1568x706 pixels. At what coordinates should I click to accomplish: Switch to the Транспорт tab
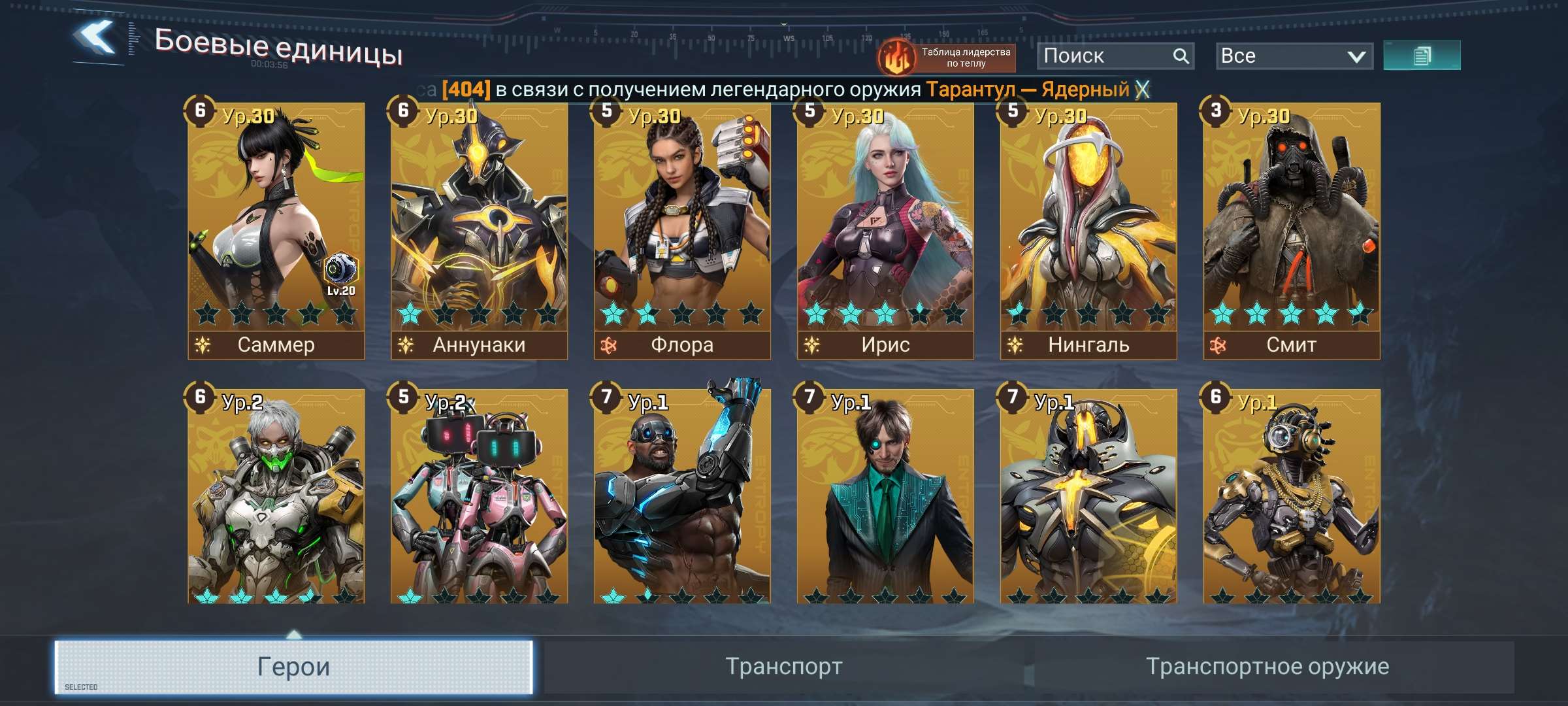784,667
